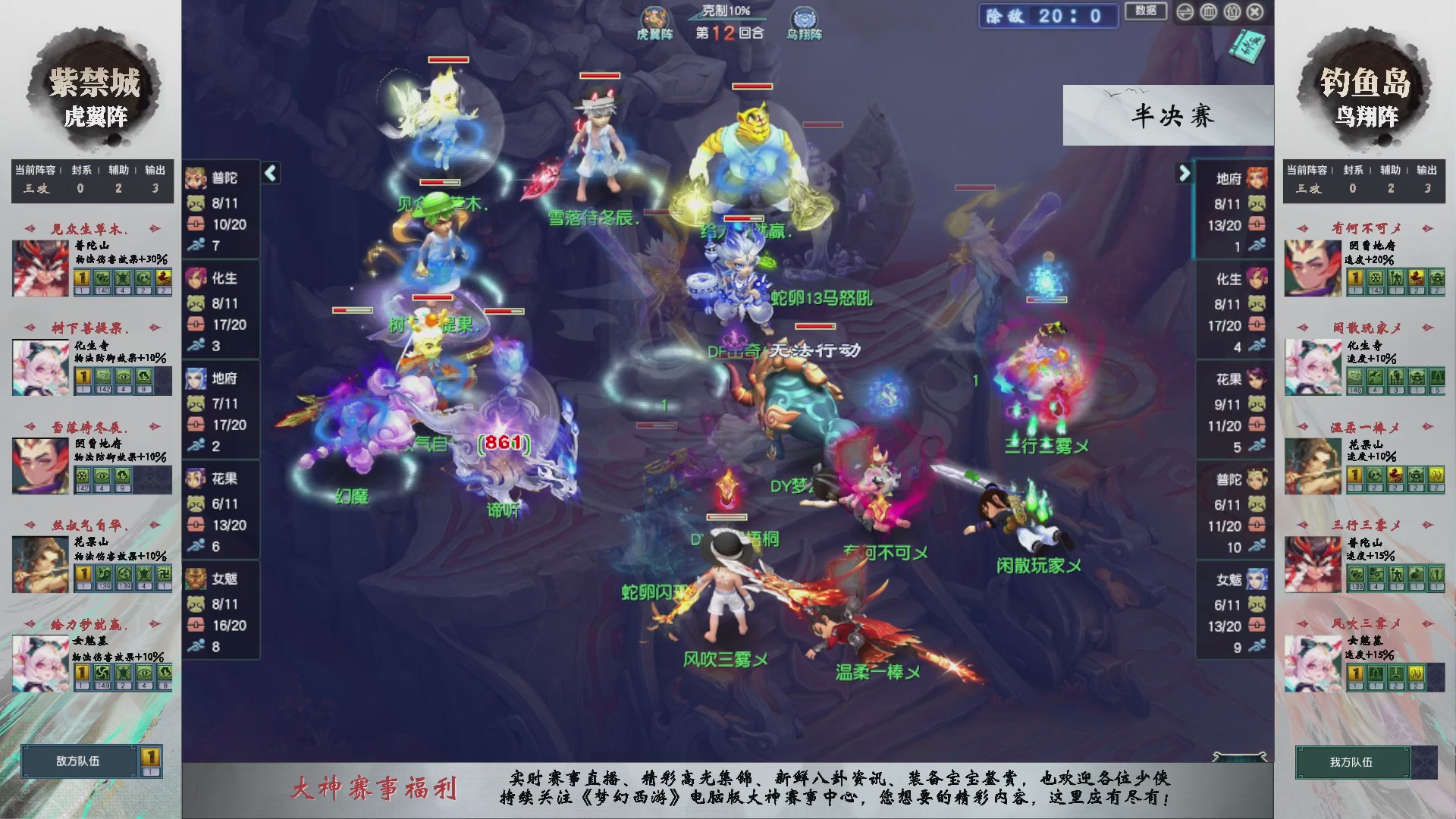Open the teal event handbook icon below the toolbar

(1247, 47)
